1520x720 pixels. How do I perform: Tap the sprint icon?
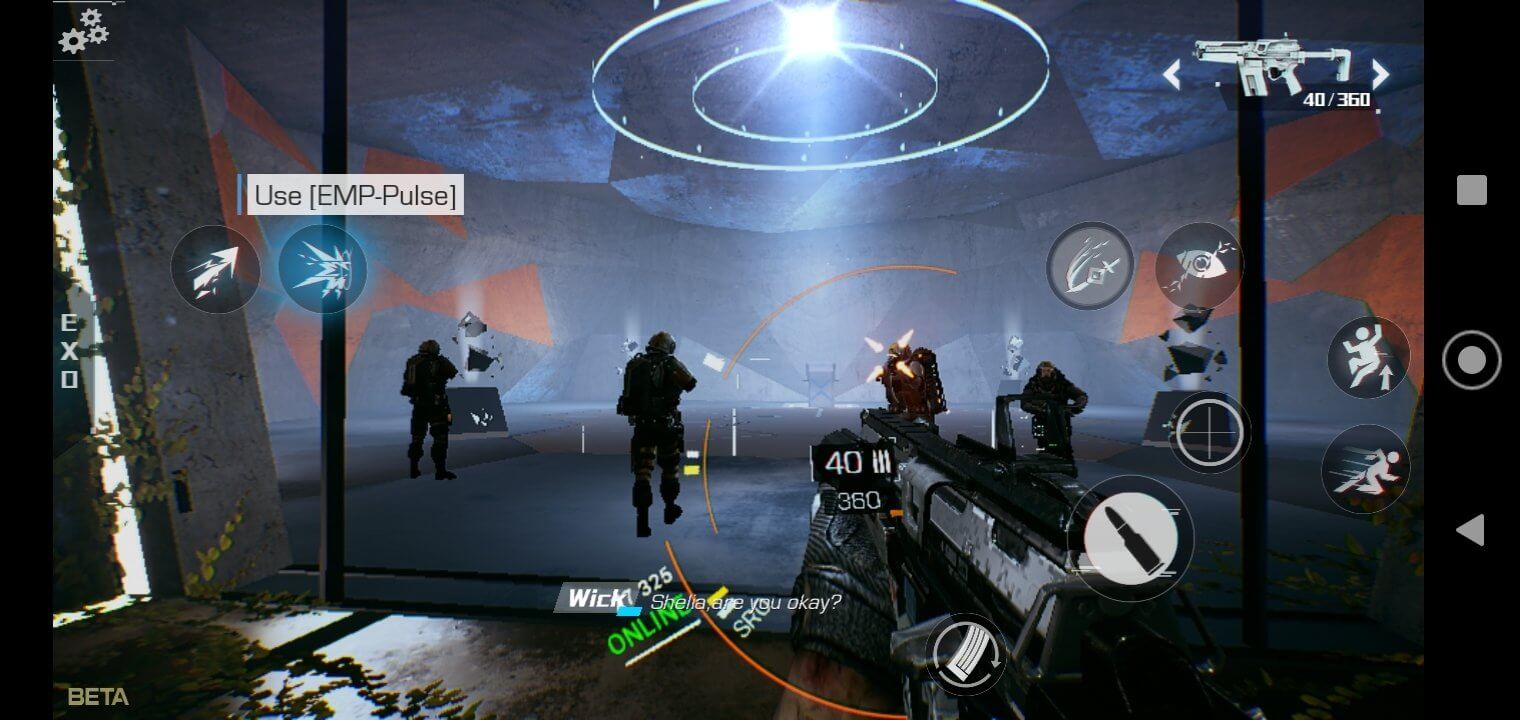tap(1367, 468)
